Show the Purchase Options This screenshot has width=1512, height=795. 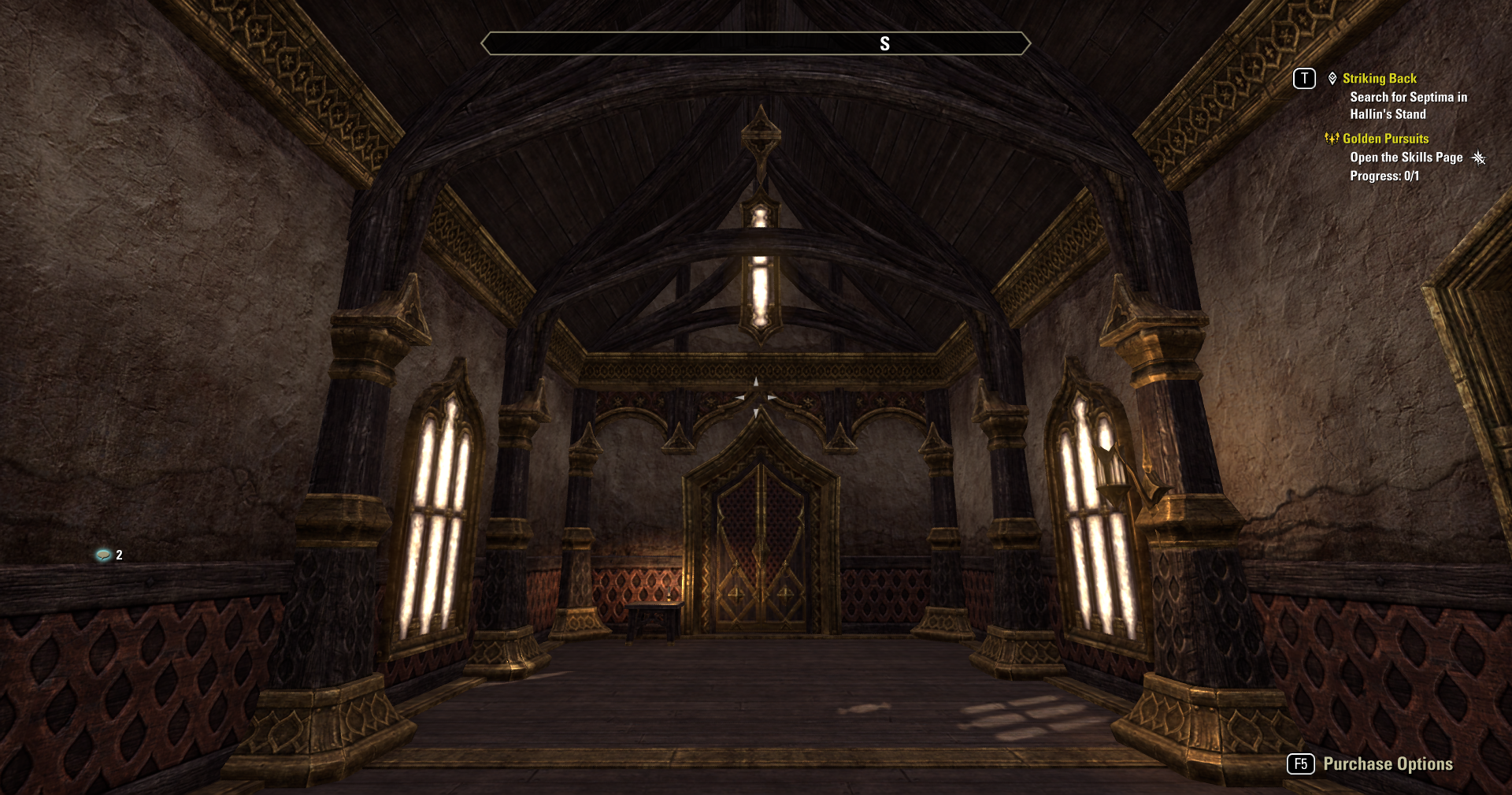pyautogui.click(x=1387, y=763)
